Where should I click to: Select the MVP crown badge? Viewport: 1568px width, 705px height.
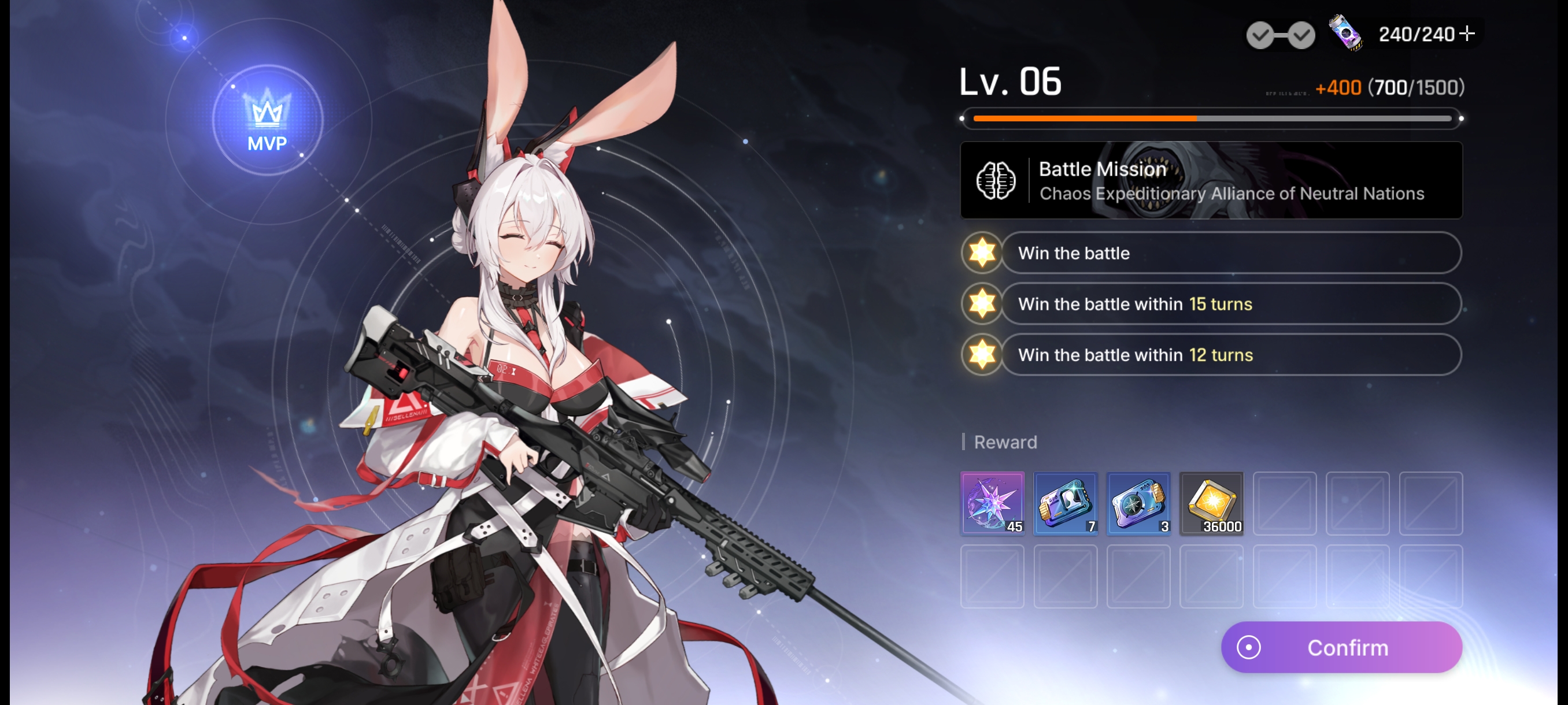click(267, 120)
